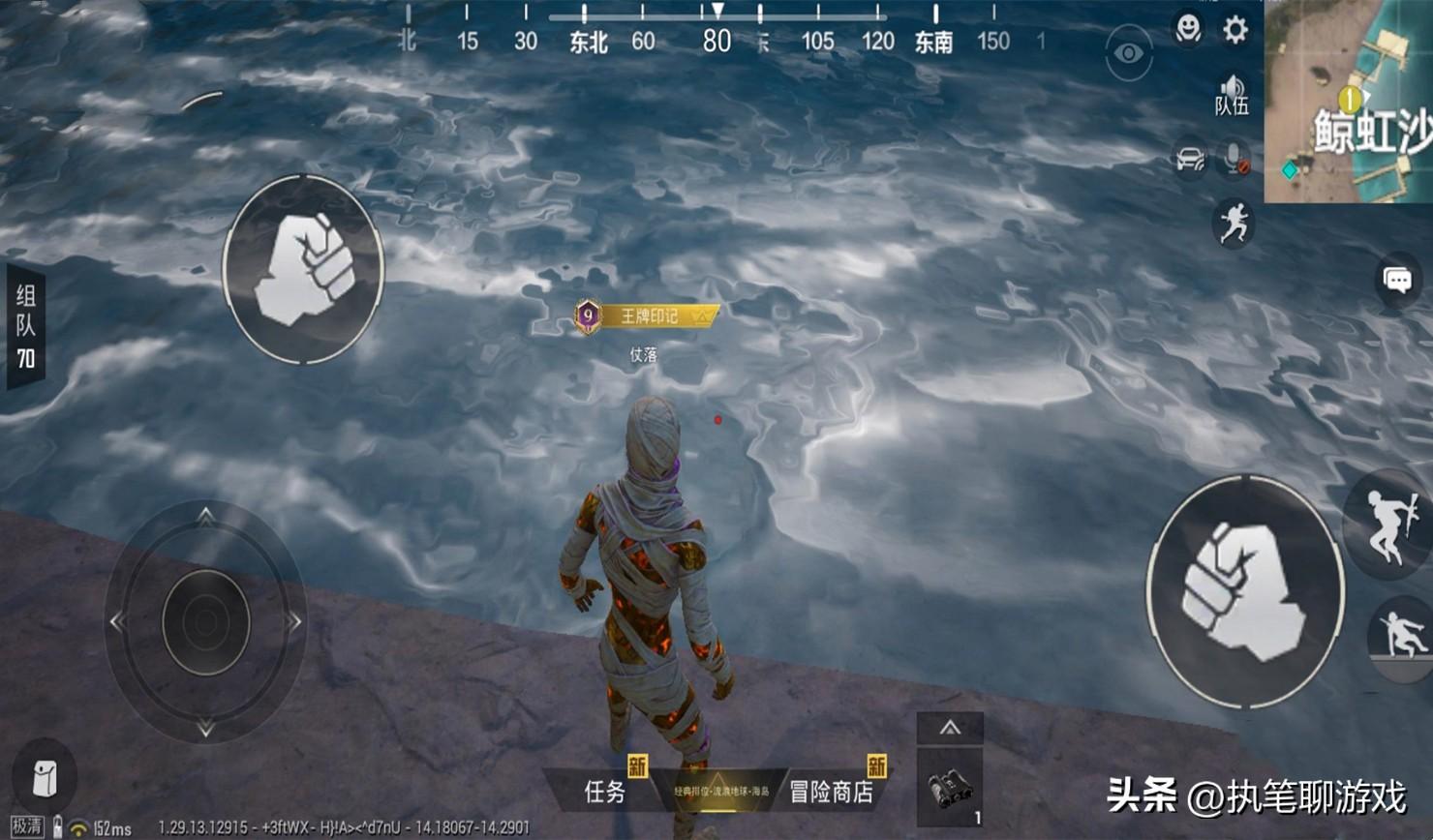Toggle the 队伍 speaker voice channel
This screenshot has width=1433, height=840.
[x=1232, y=94]
